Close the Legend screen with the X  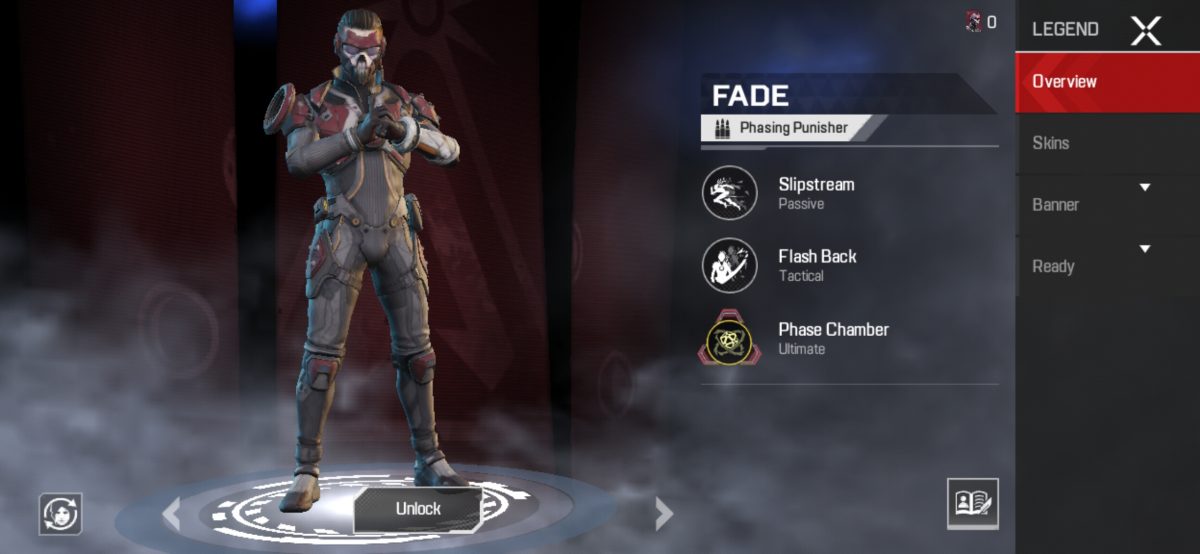point(1145,31)
